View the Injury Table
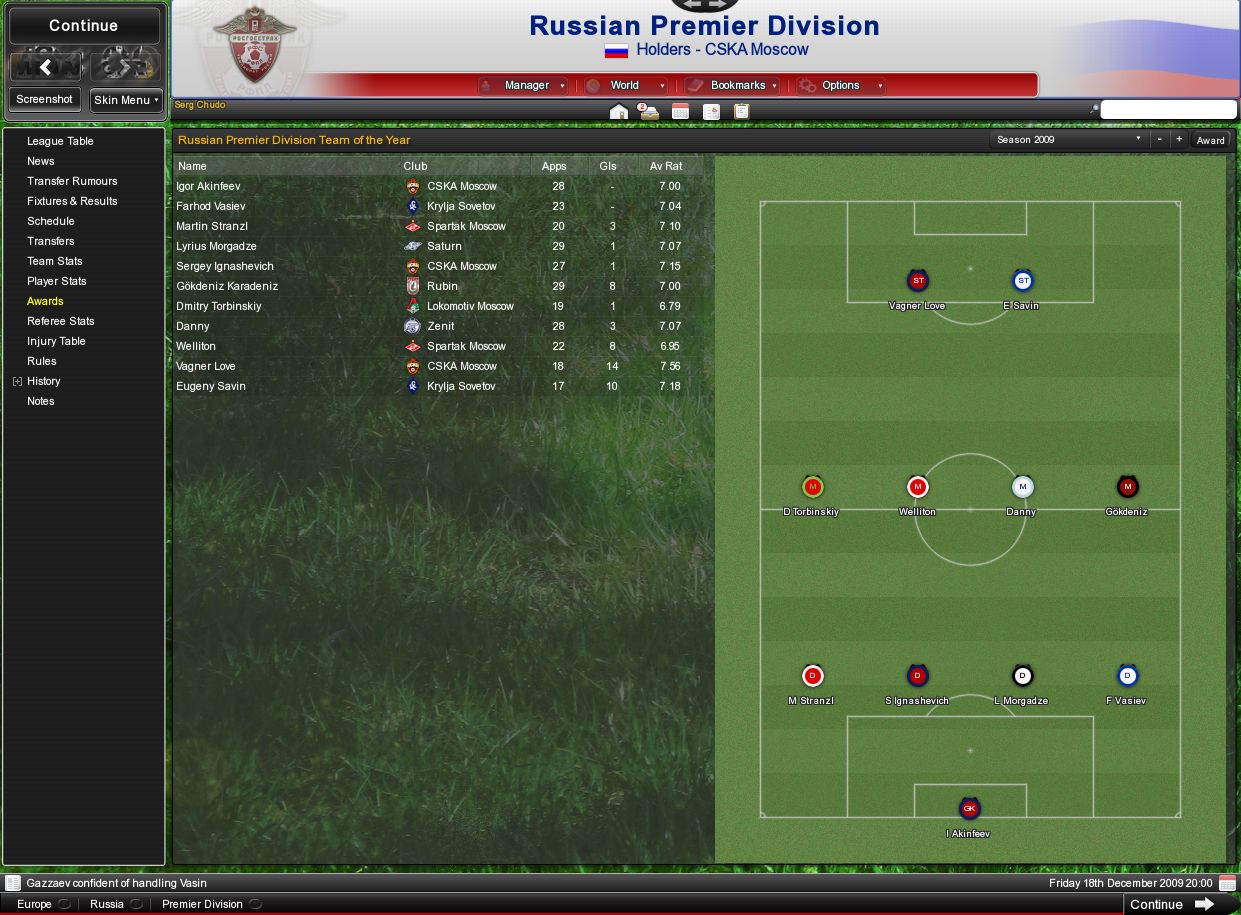 (x=56, y=341)
